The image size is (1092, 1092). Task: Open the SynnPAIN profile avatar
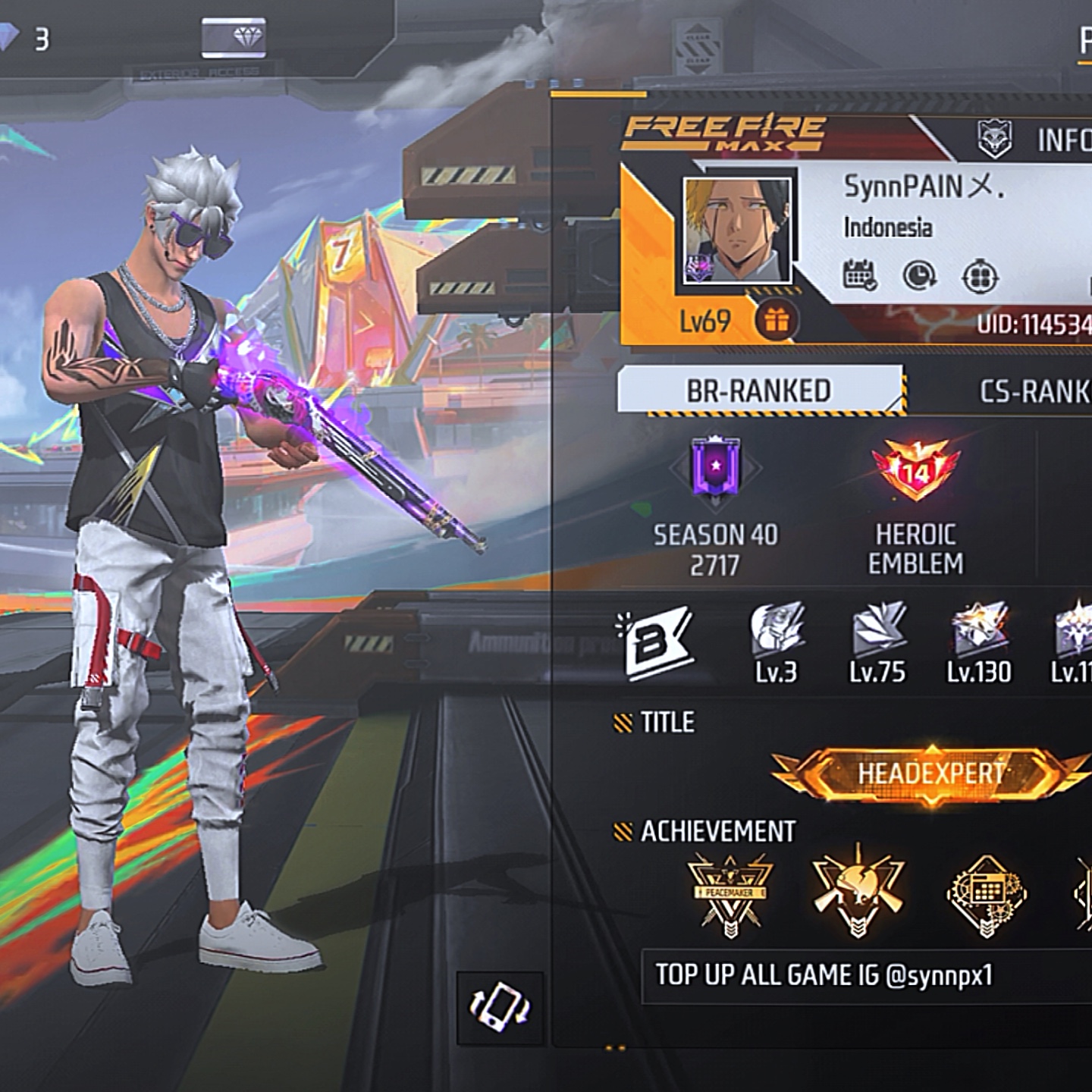coord(737,231)
